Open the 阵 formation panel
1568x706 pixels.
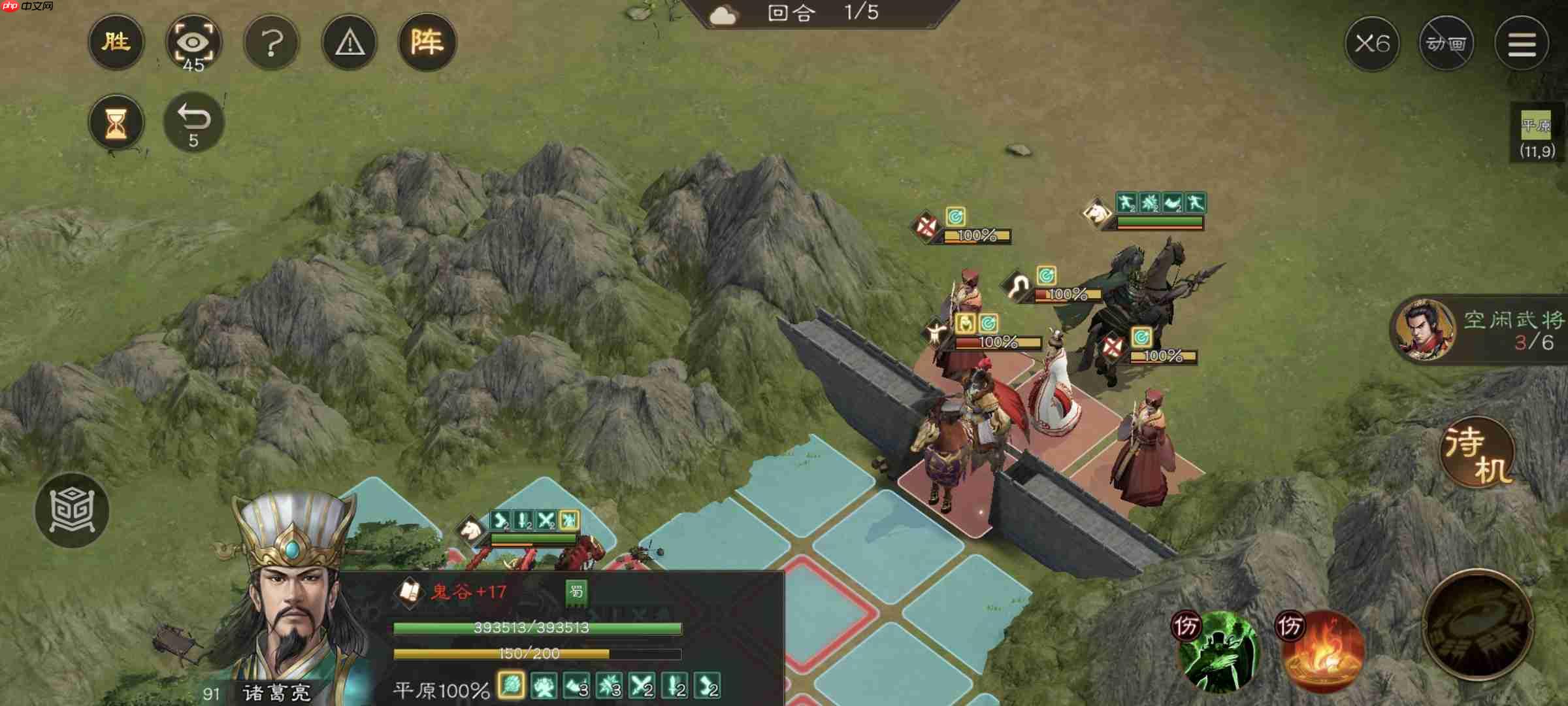click(x=427, y=42)
